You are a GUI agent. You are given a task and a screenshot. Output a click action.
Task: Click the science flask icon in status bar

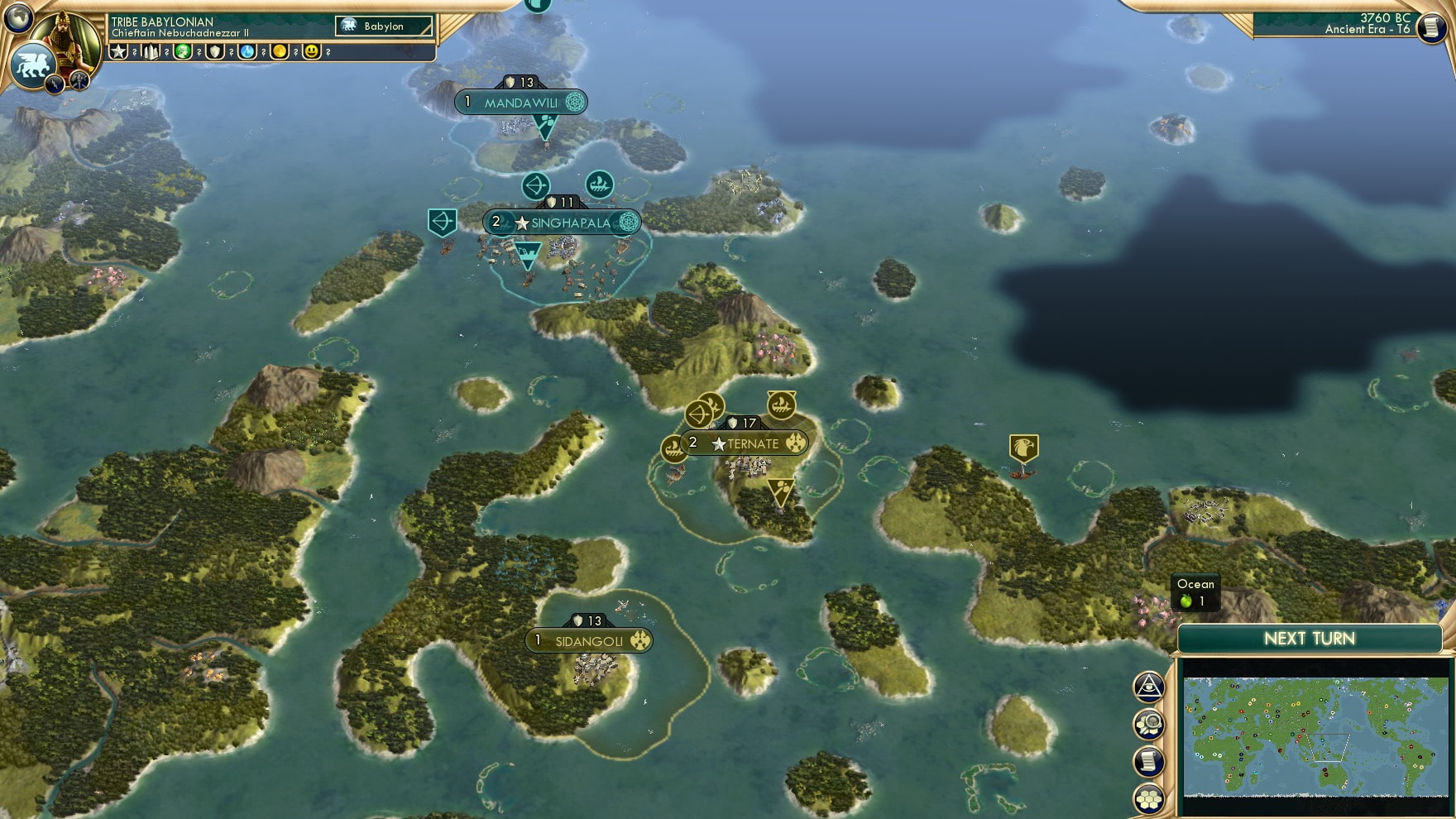coord(247,51)
